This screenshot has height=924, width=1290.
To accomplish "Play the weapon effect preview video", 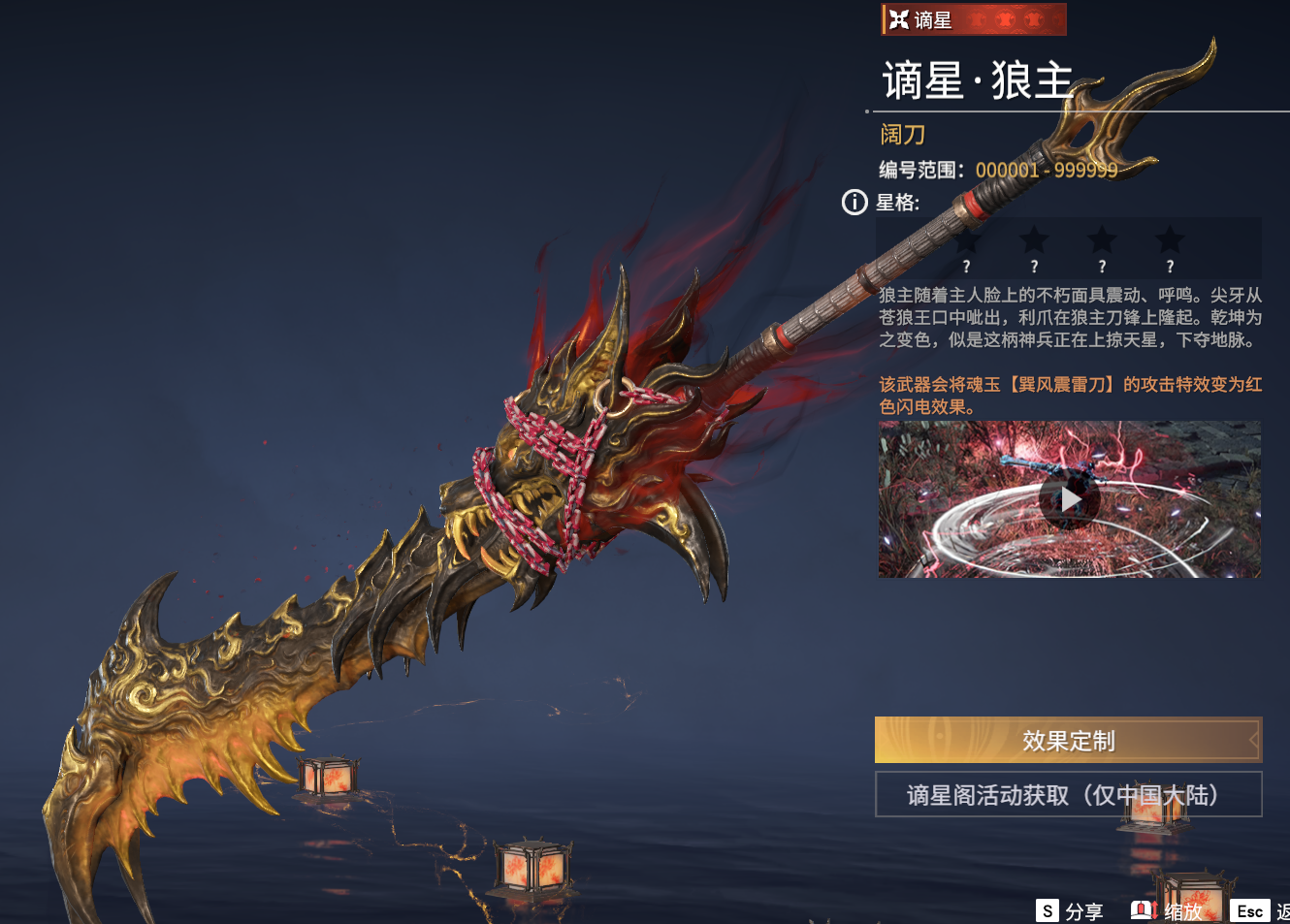I will coord(1069,499).
